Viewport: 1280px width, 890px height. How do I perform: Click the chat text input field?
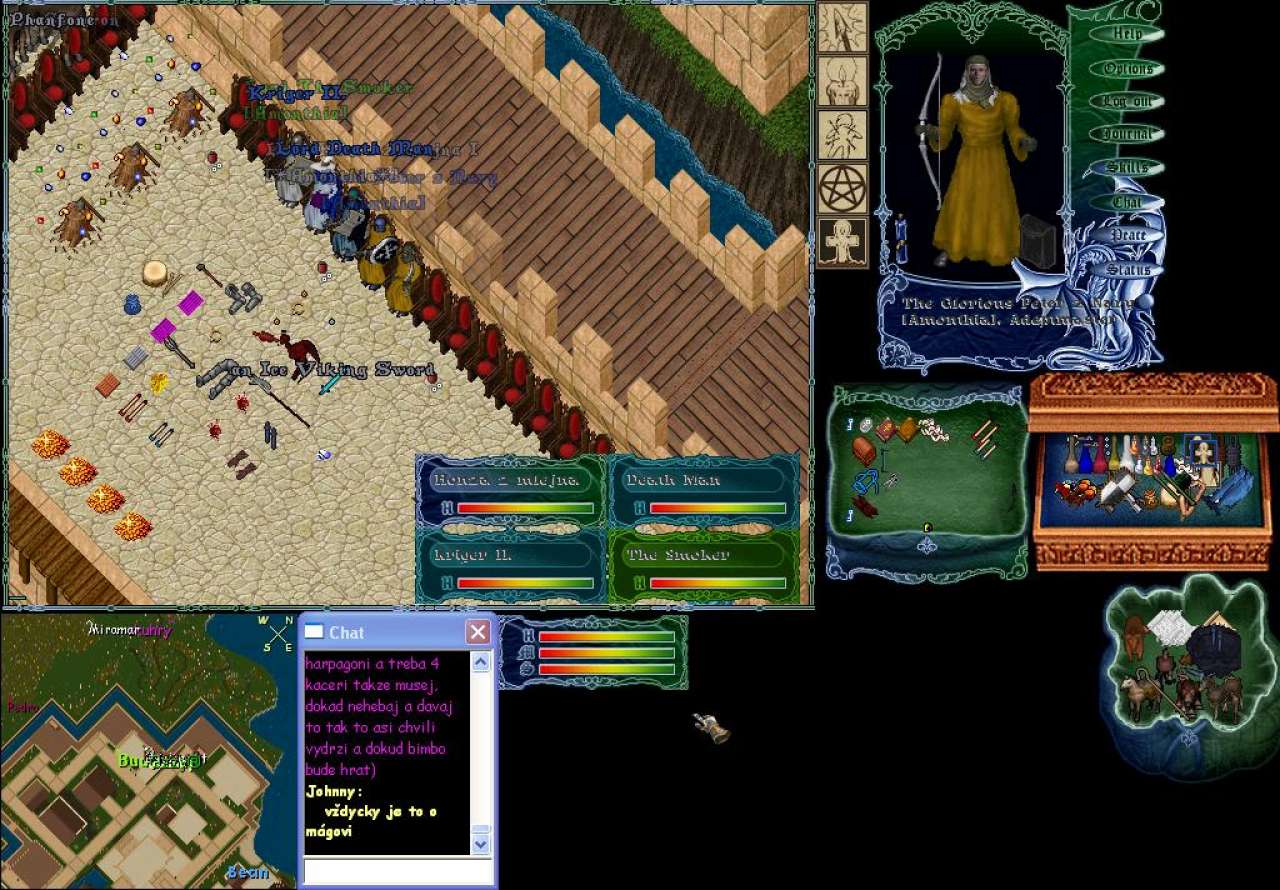tap(397, 871)
